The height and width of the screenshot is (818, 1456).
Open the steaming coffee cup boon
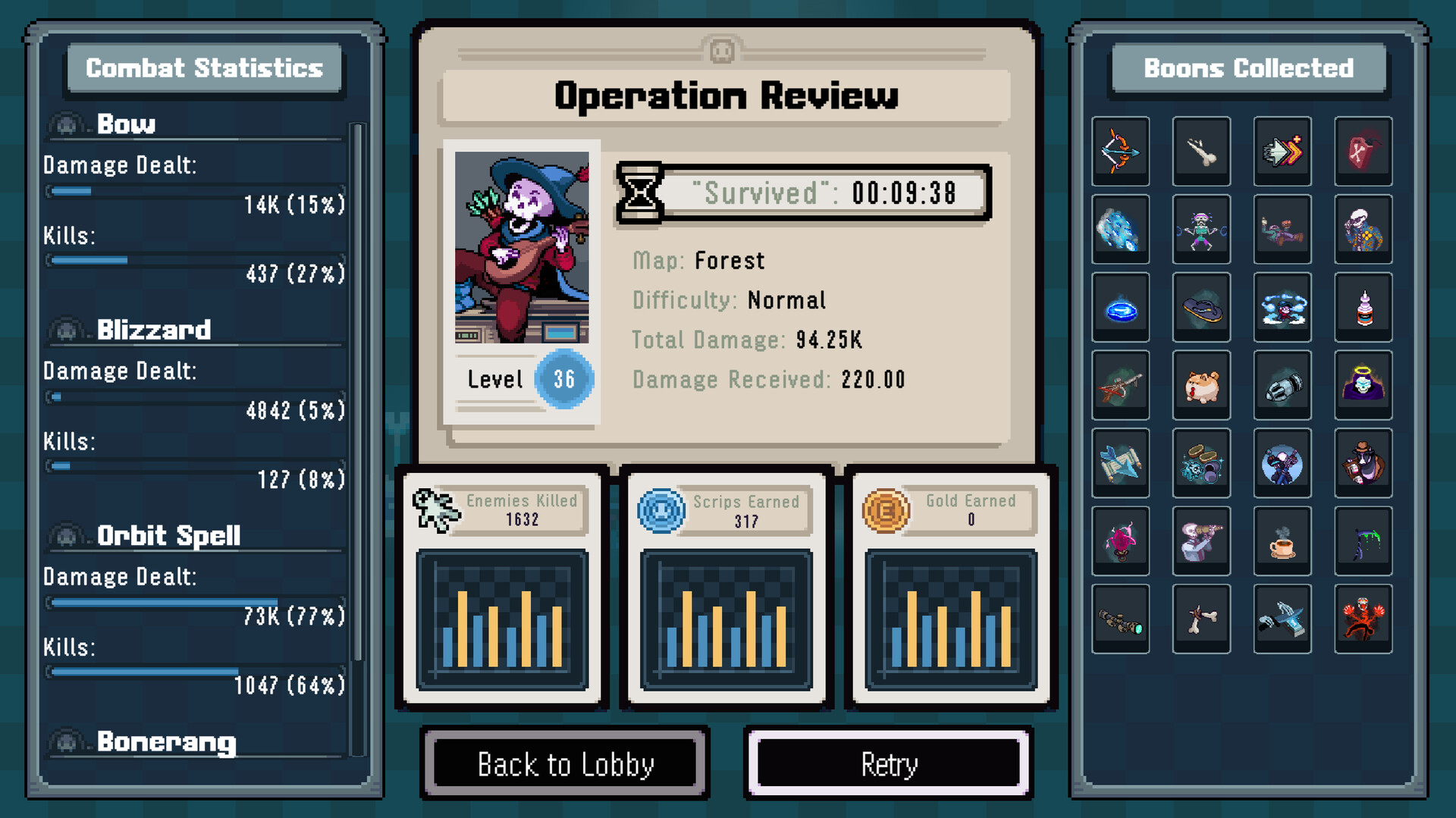point(1282,541)
